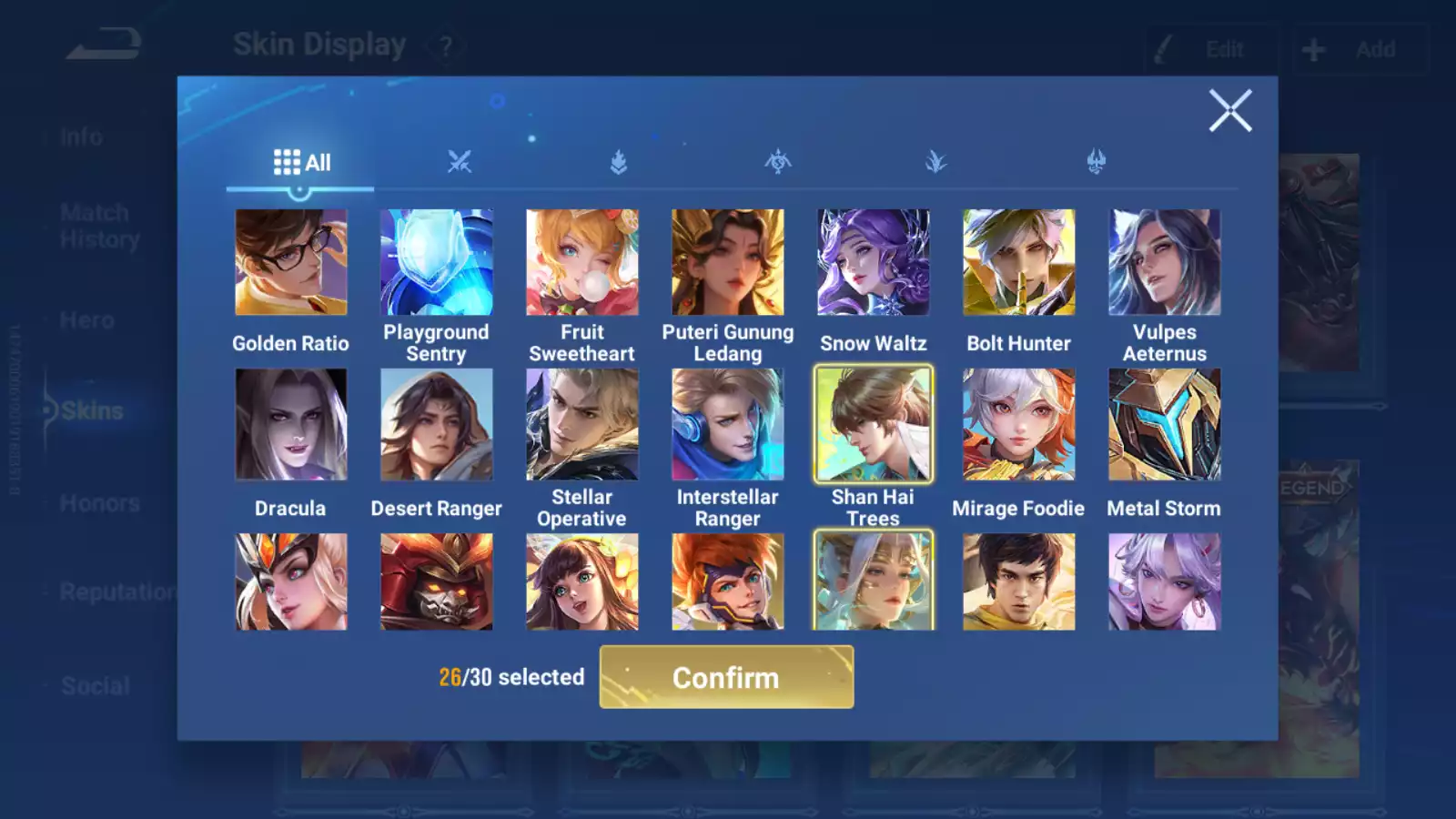This screenshot has height=819, width=1456.
Task: Pick the Fruit Sweetheart skin
Action: 582,263
